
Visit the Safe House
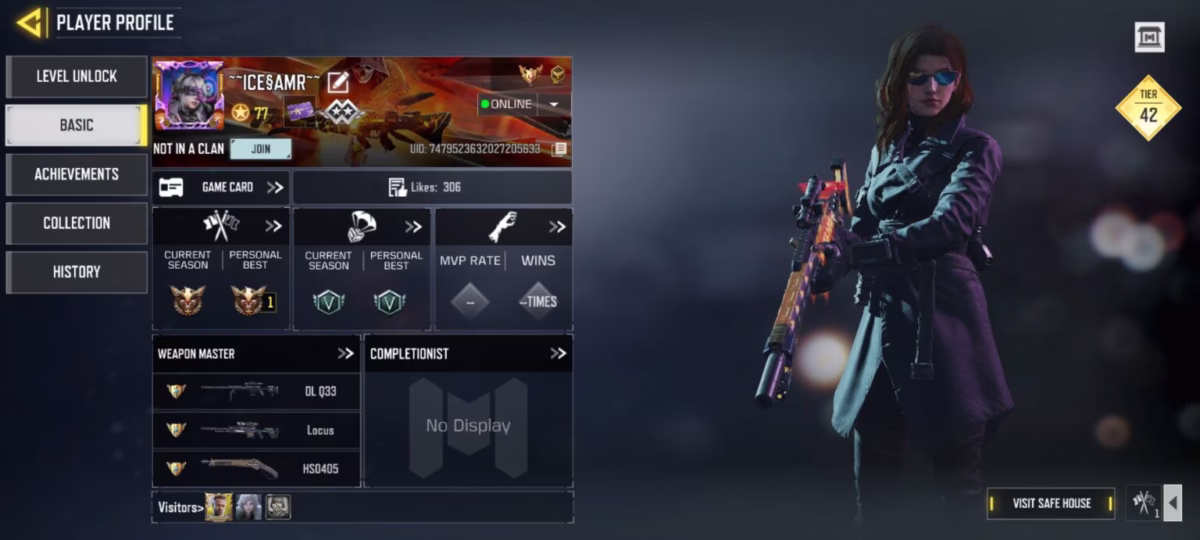[1051, 503]
